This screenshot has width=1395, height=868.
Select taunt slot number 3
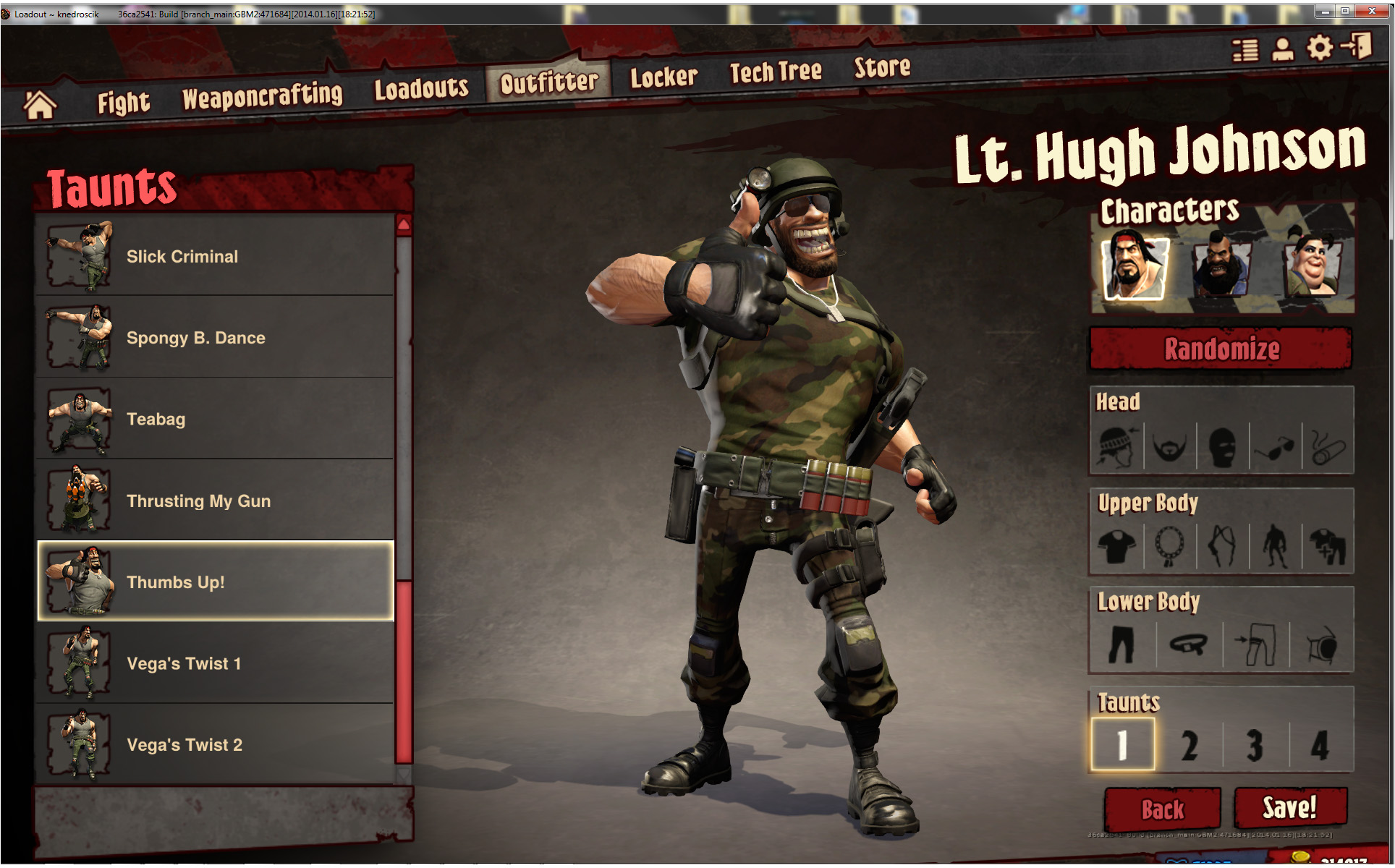[x=1255, y=745]
